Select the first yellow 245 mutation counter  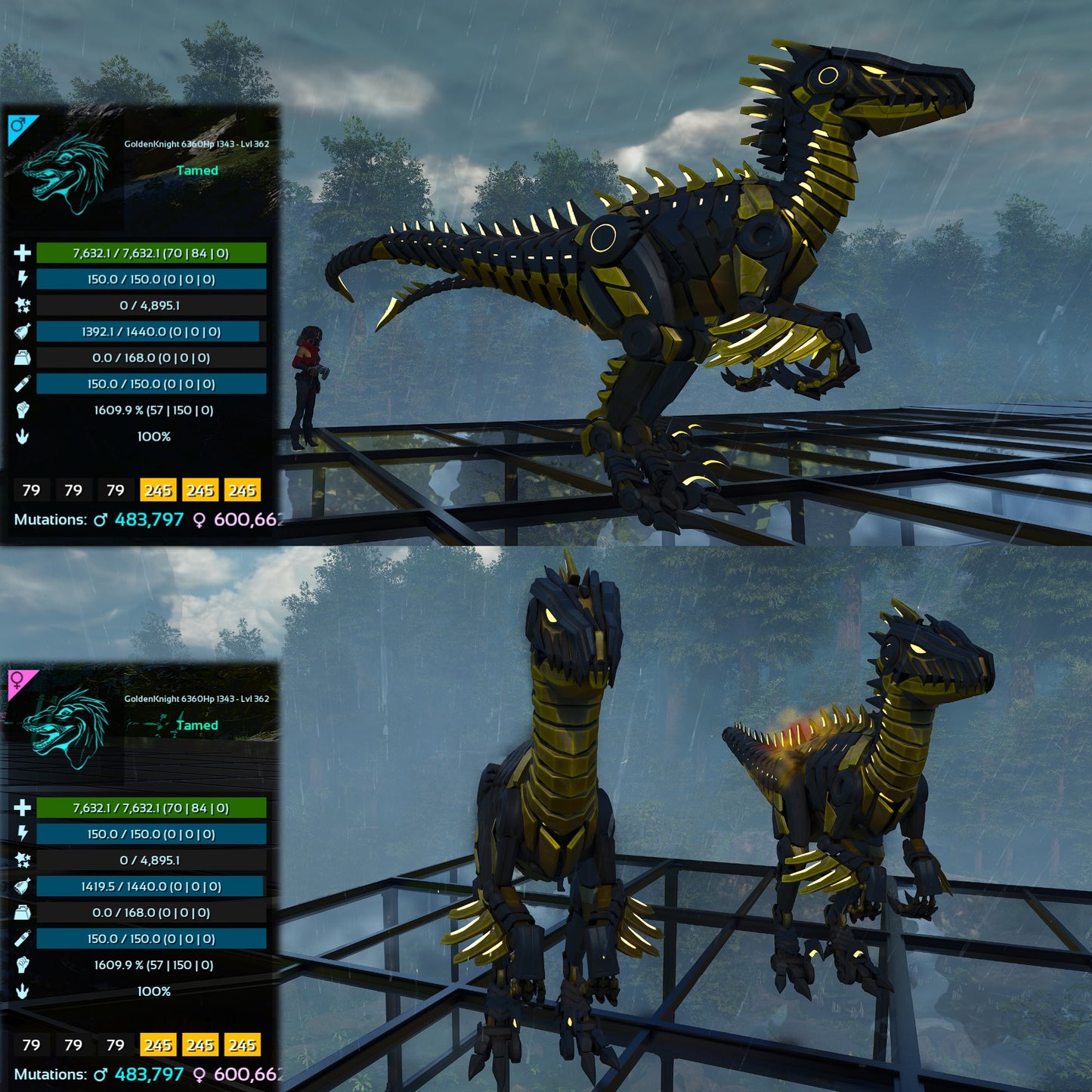click(156, 491)
